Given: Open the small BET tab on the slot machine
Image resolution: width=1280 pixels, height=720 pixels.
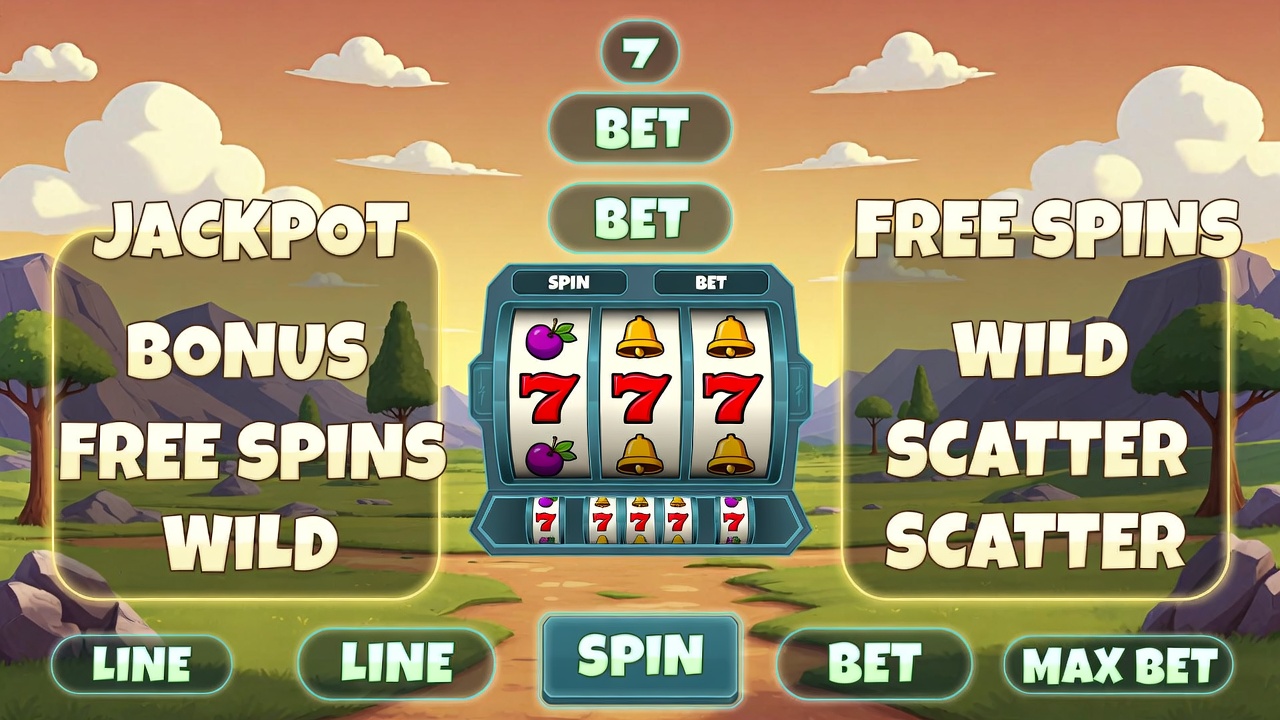Looking at the screenshot, I should point(710,283).
